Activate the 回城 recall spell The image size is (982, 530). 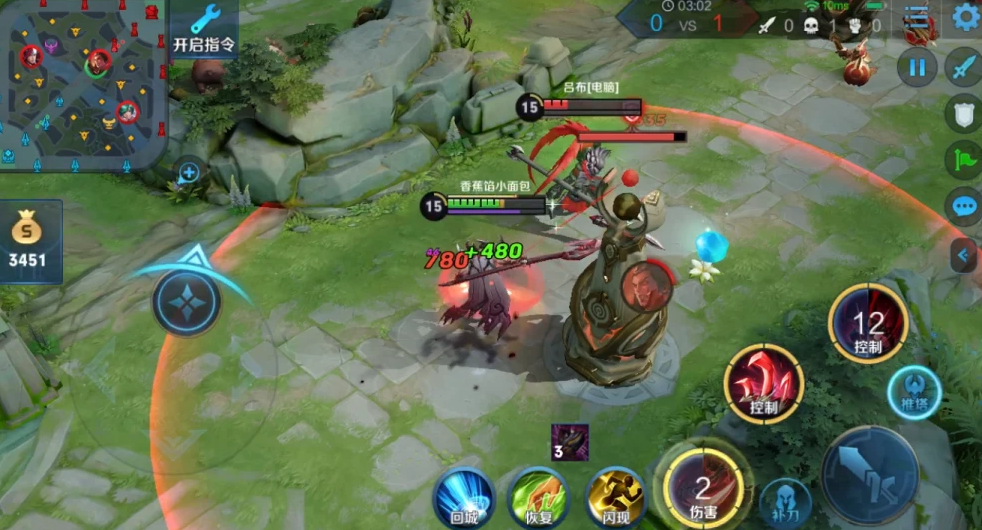[464, 497]
